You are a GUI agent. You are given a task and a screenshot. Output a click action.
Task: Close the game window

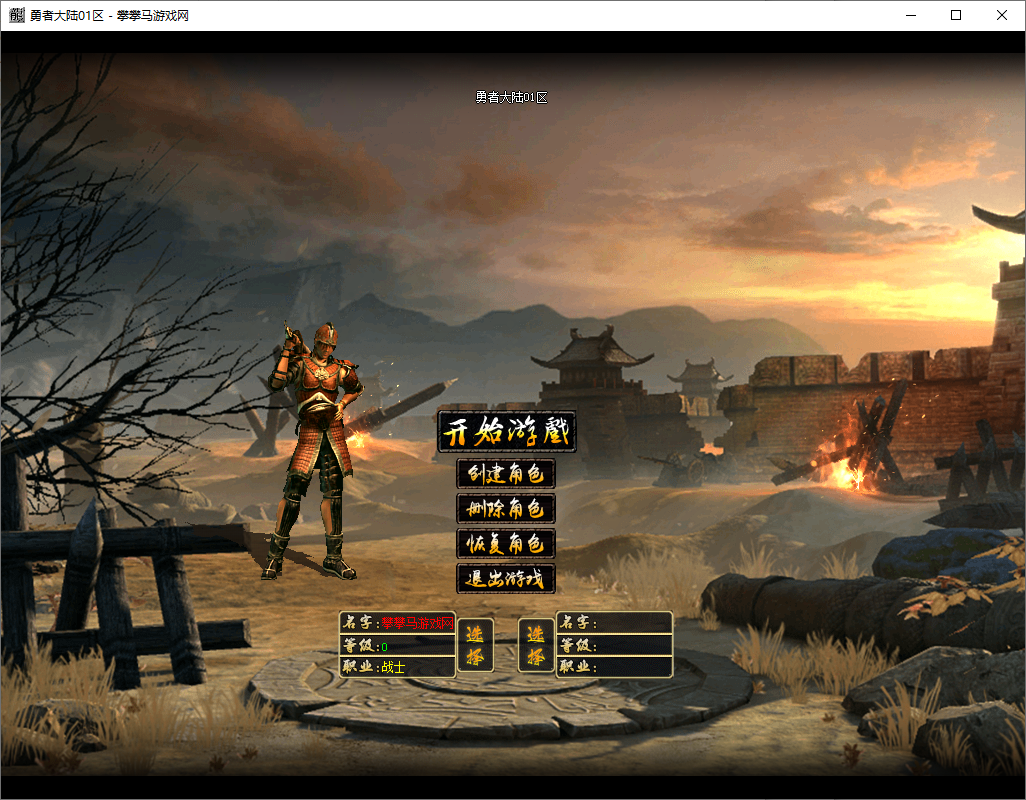pyautogui.click(x=1002, y=15)
